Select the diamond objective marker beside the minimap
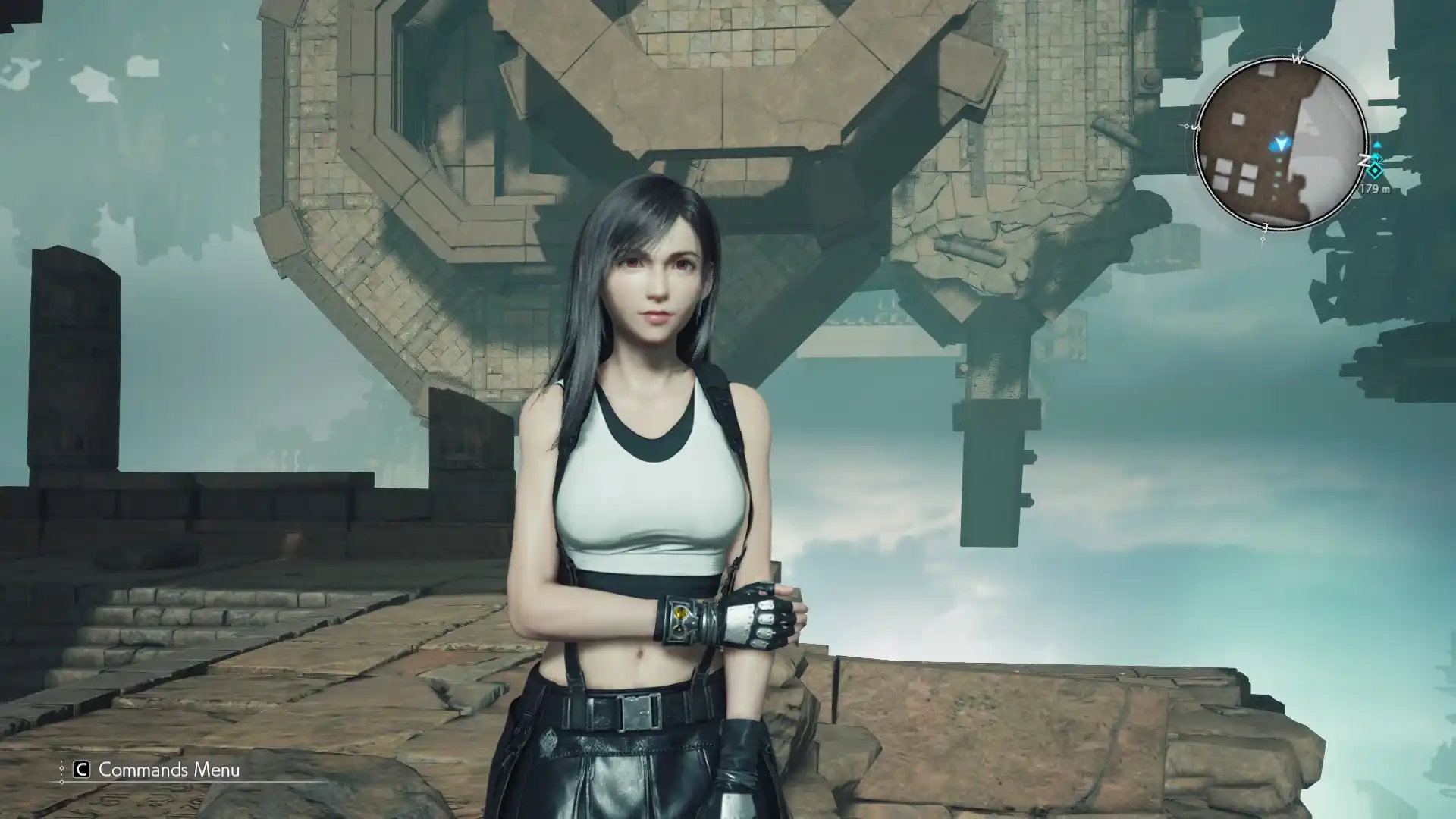Screen dimensions: 1456x819 [x=1375, y=171]
